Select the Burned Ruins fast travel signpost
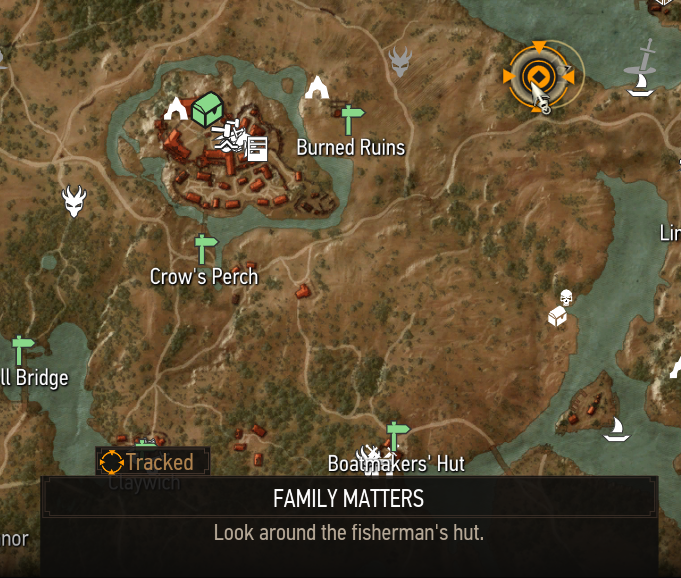The height and width of the screenshot is (578, 681). [x=349, y=120]
